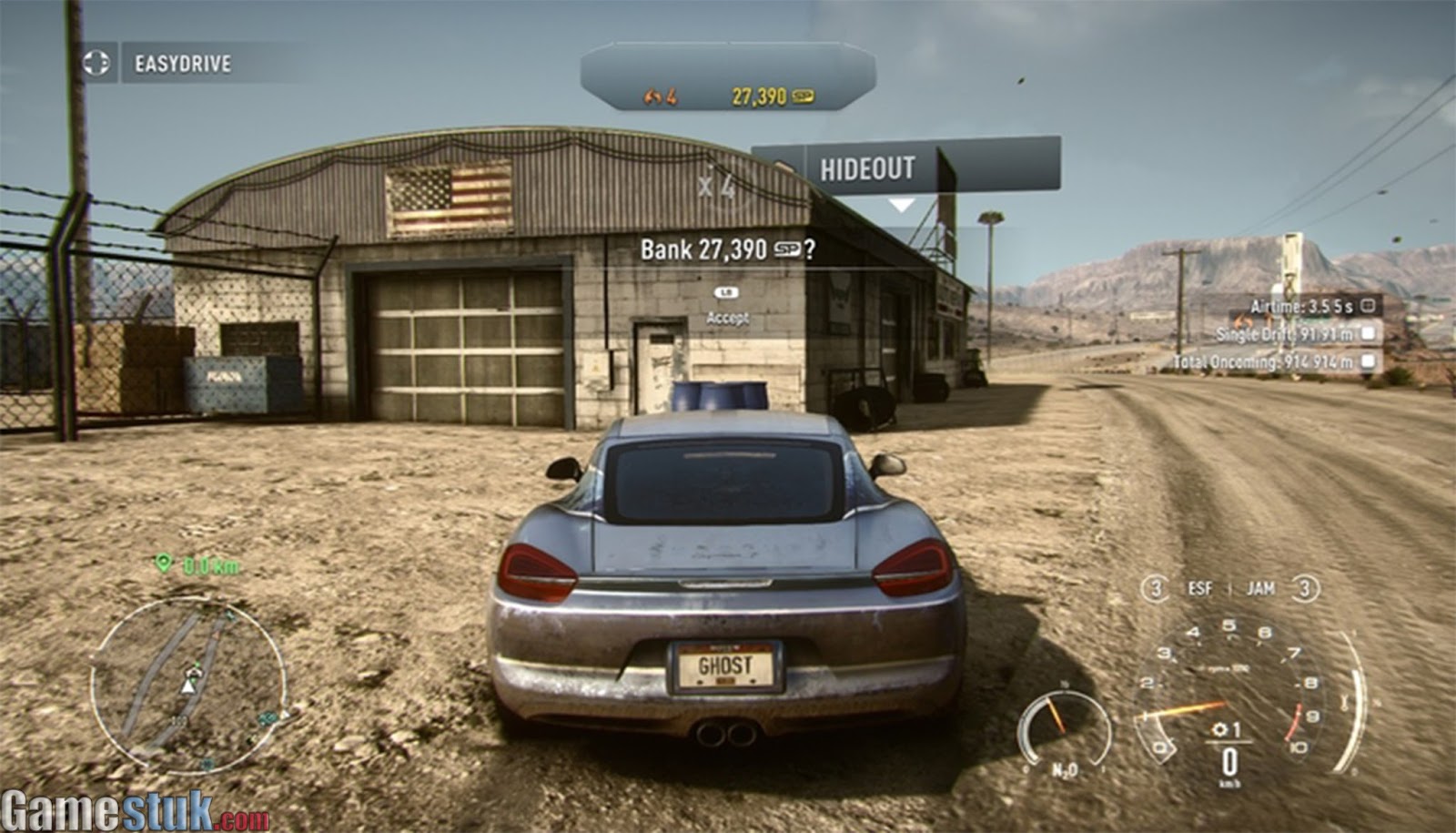Select the Hideout location banner
This screenshot has width=1456, height=833.
(905, 168)
